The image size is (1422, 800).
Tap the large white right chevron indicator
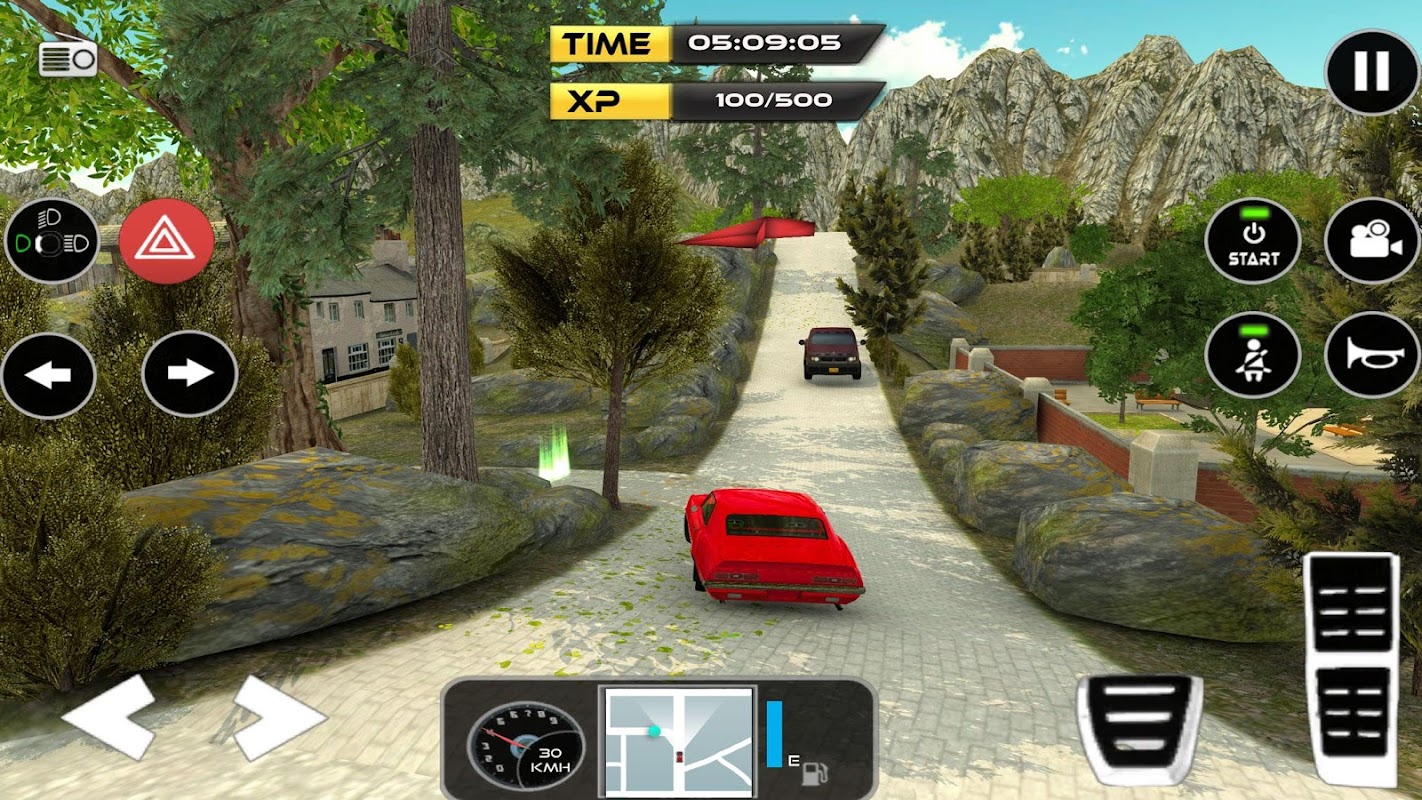279,716
